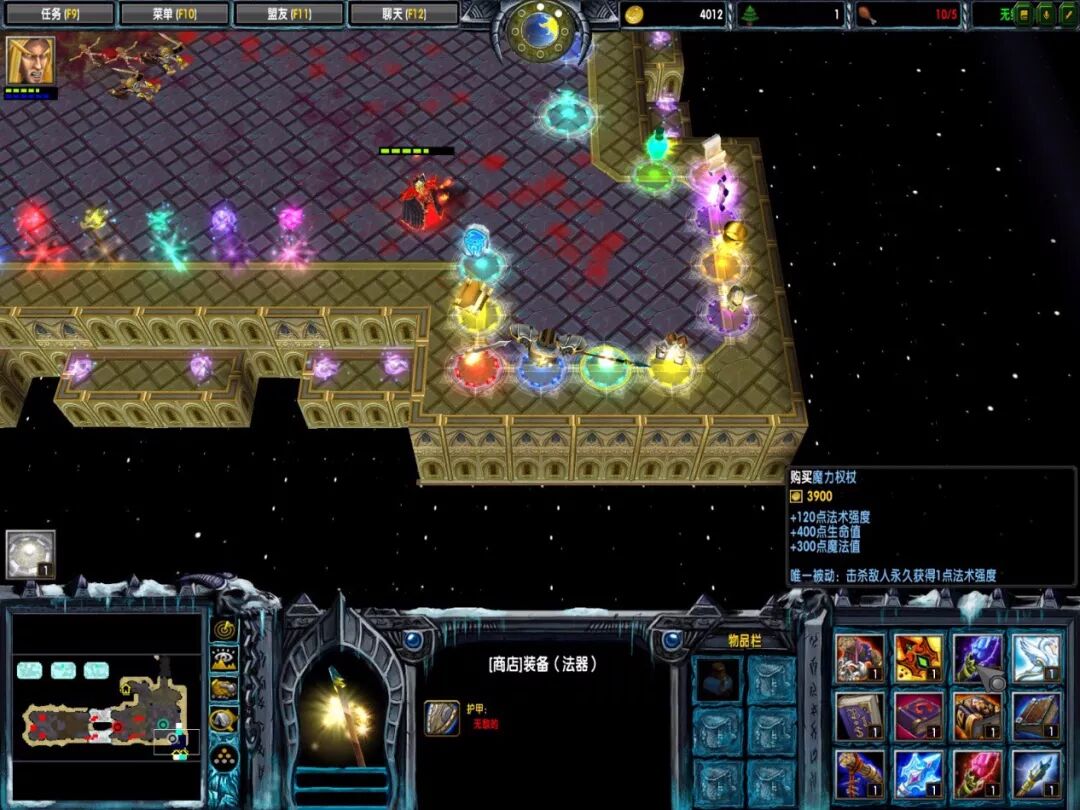Open the 盟友 (F11) allies menu
1080x810 pixels.
[x=289, y=14]
